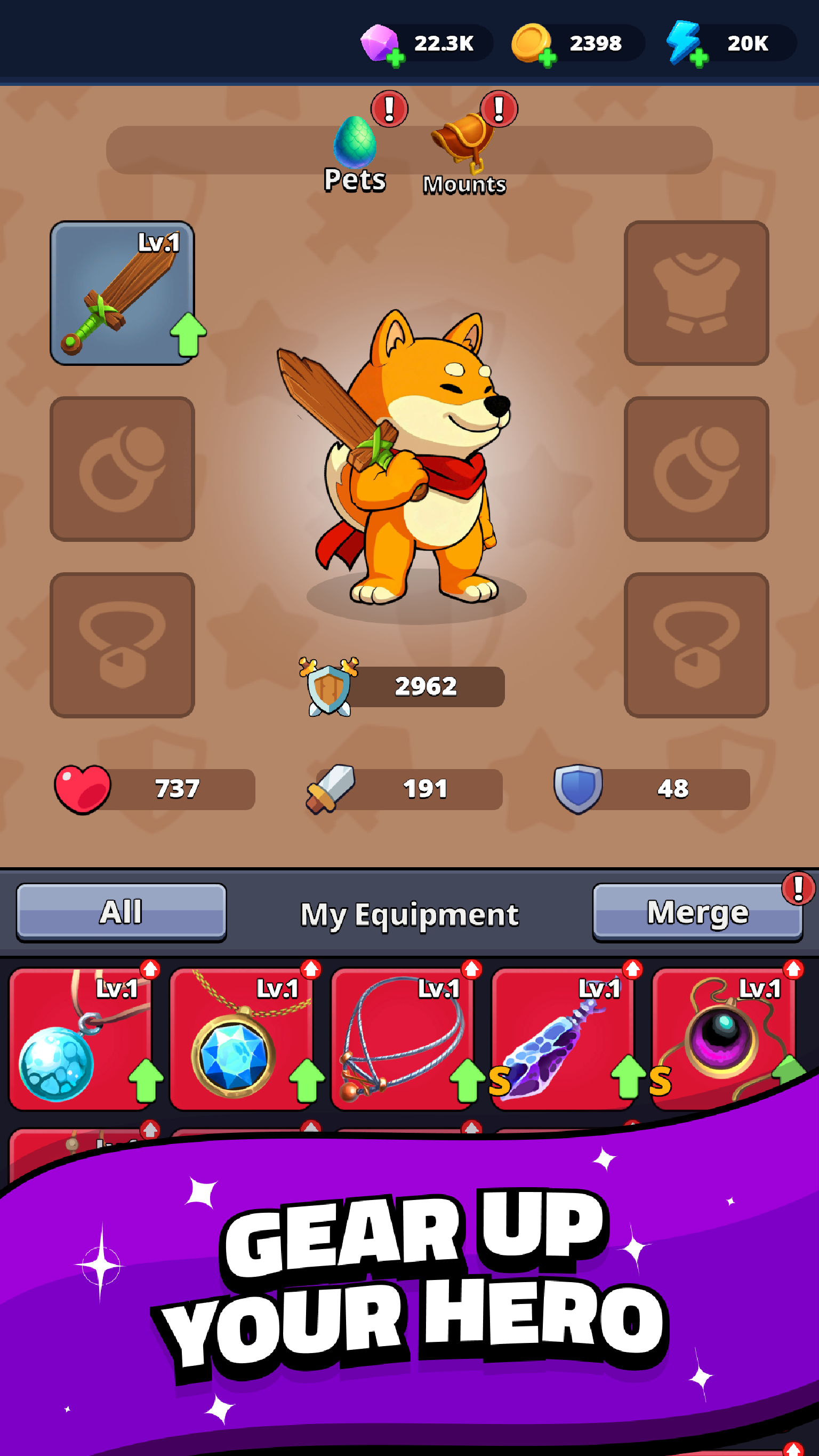Open the empty armor slot
The image size is (819, 1456).
(x=697, y=294)
